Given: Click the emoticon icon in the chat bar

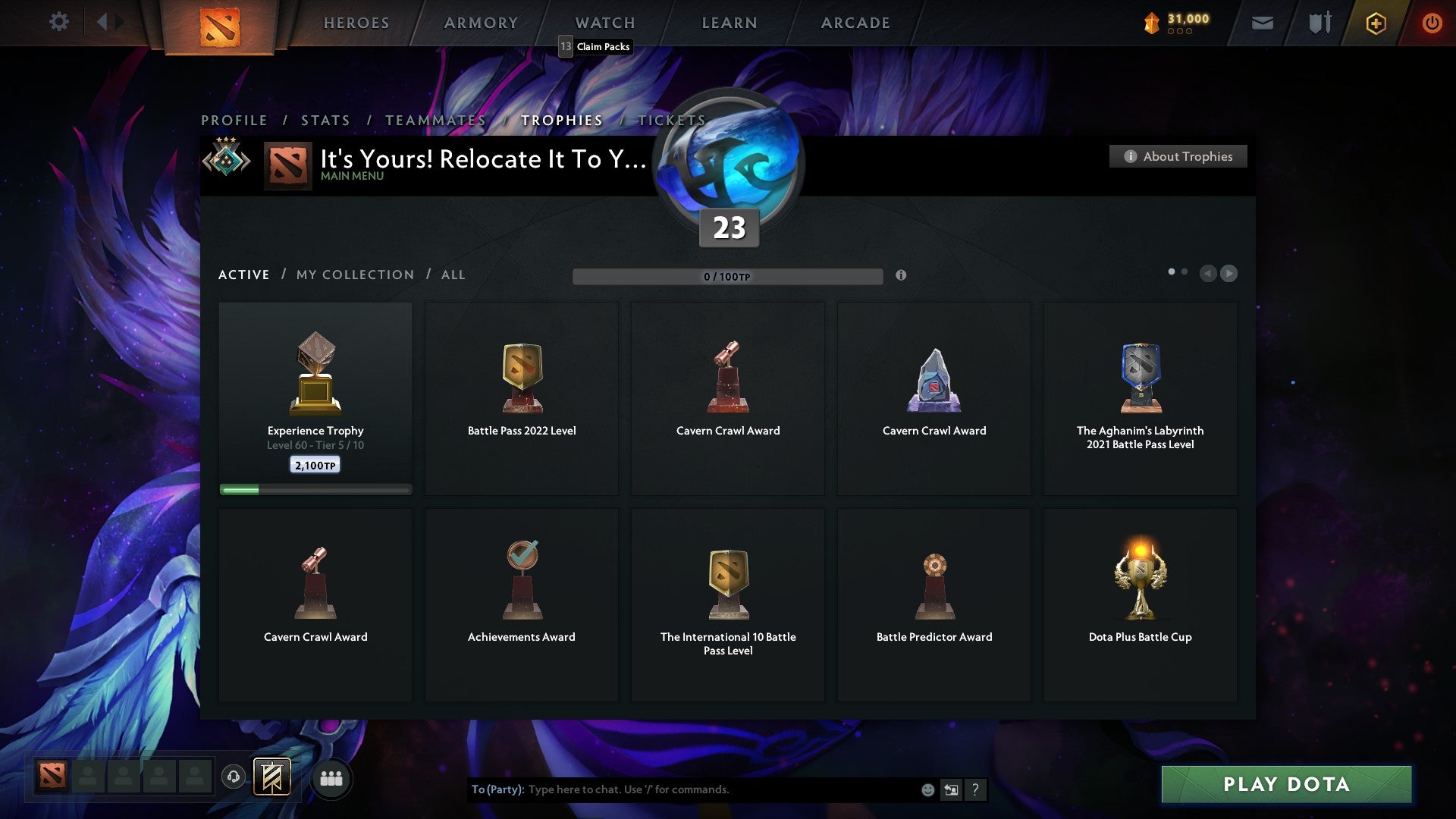Looking at the screenshot, I should click(x=927, y=789).
